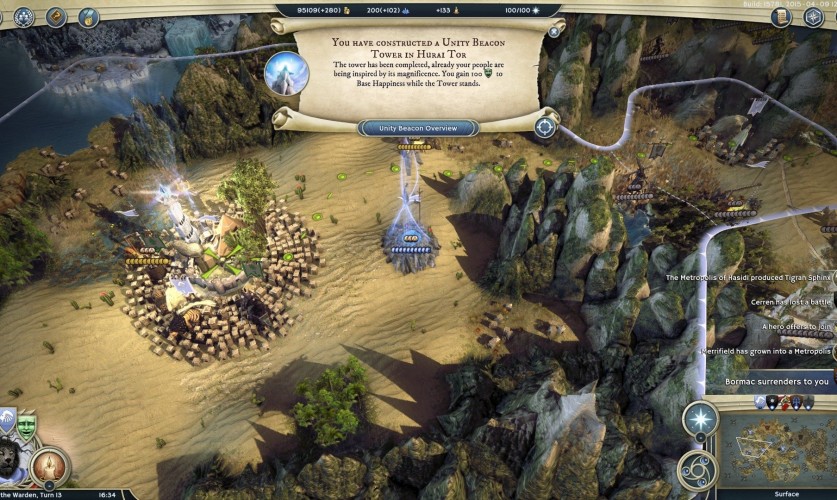Activate the glowing star button by the minimap
The height and width of the screenshot is (500, 837).
tap(699, 420)
